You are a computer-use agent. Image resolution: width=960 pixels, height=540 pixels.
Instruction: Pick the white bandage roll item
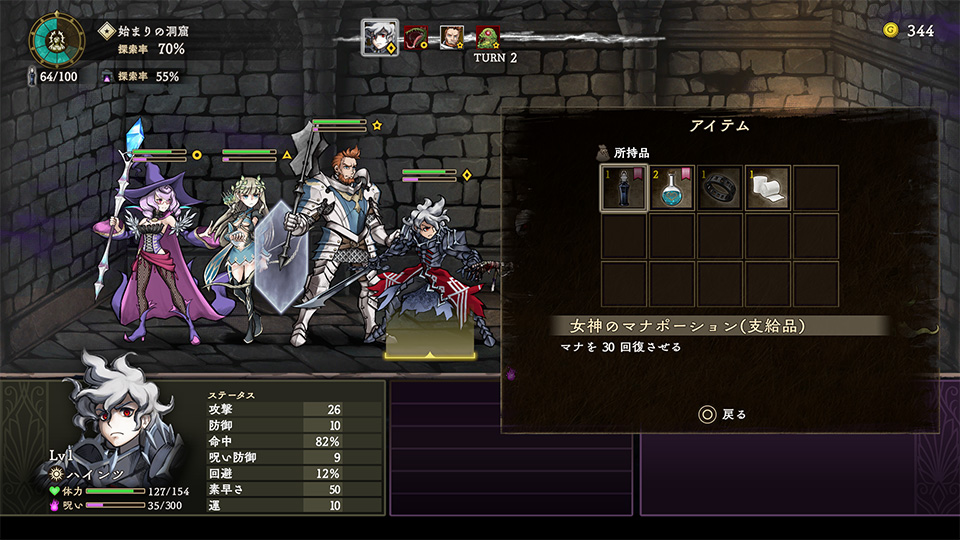pos(767,188)
